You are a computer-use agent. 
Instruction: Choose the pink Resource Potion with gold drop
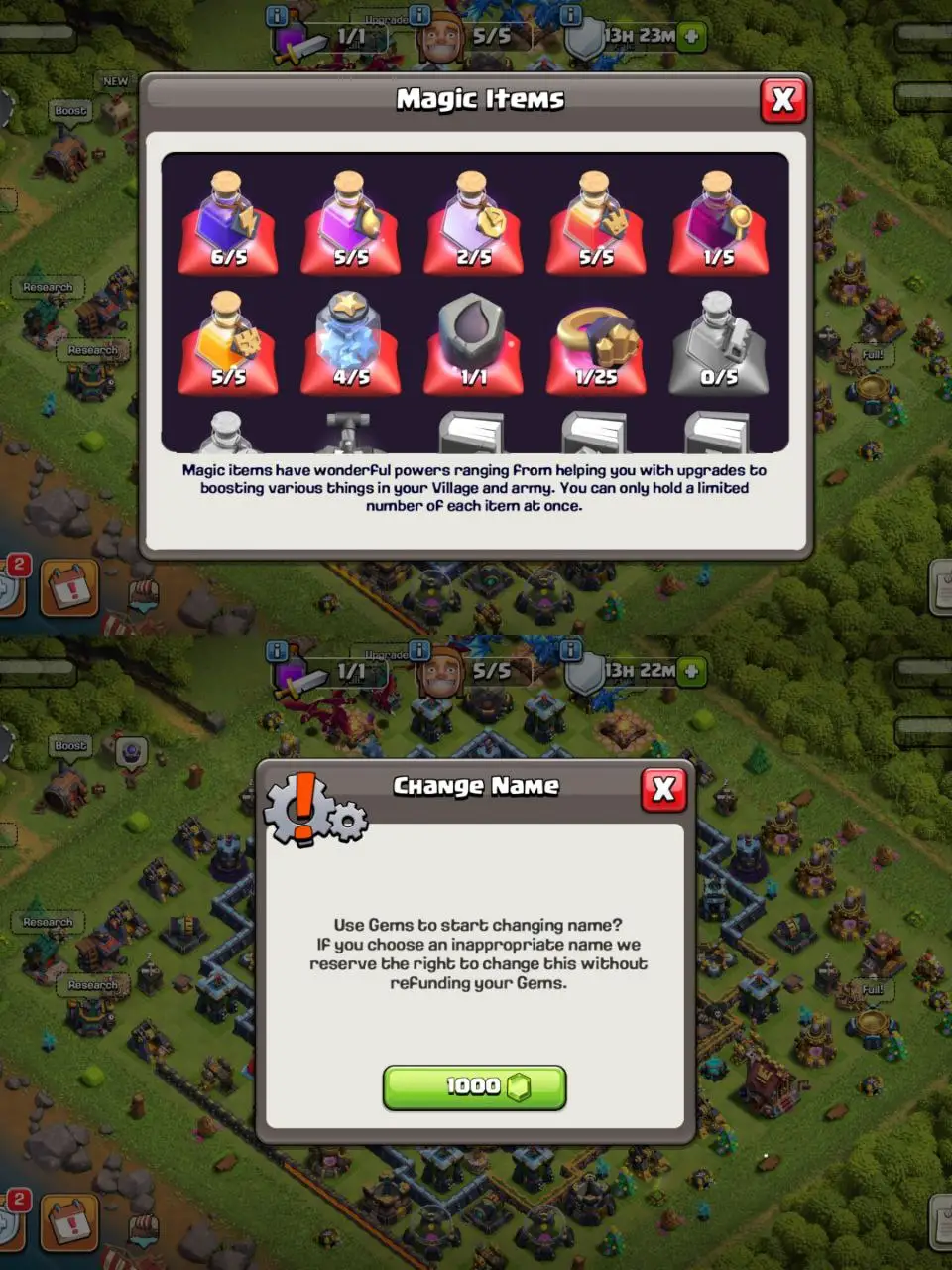[351, 223]
